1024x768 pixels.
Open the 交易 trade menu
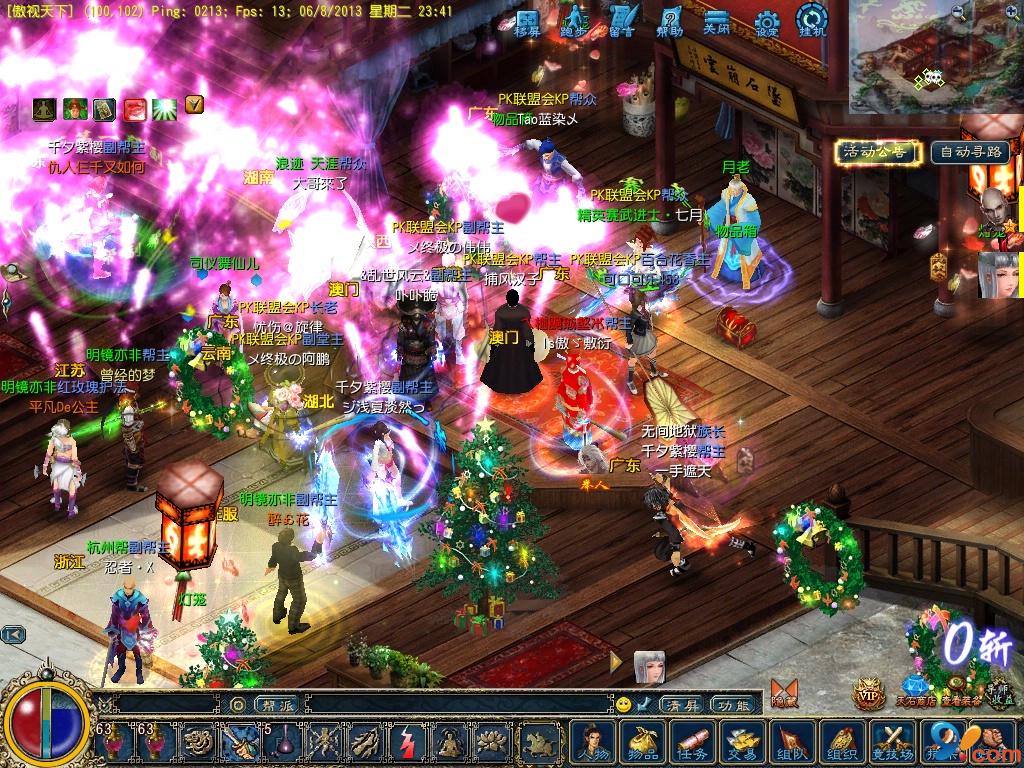click(742, 742)
